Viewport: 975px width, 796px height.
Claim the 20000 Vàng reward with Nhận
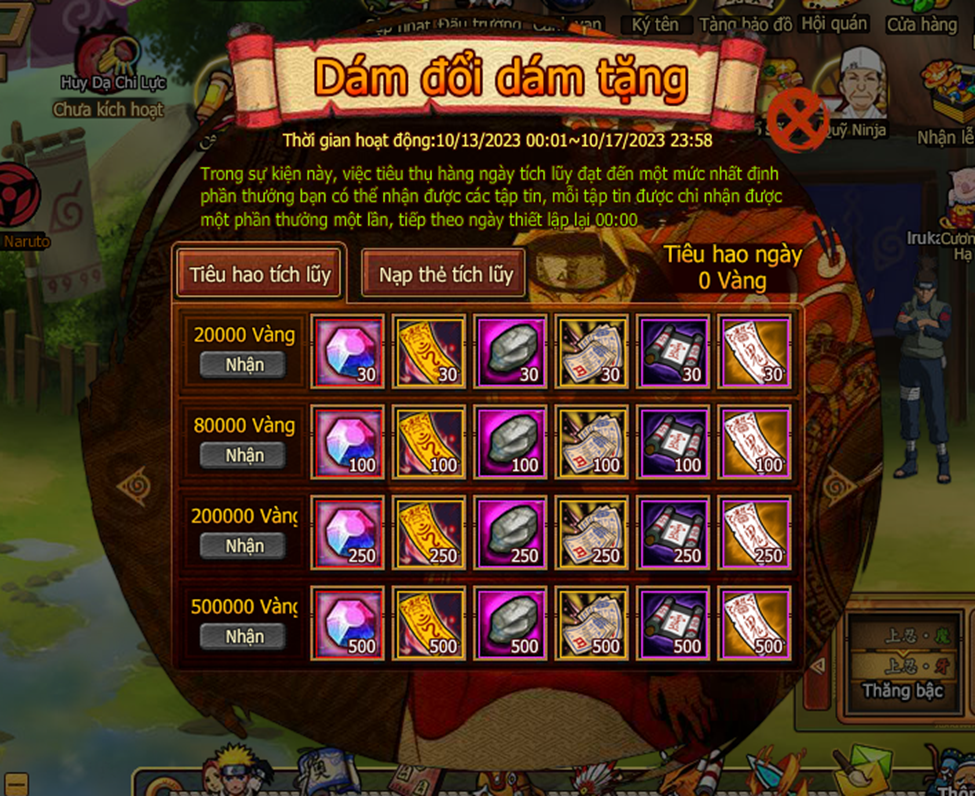[x=243, y=365]
